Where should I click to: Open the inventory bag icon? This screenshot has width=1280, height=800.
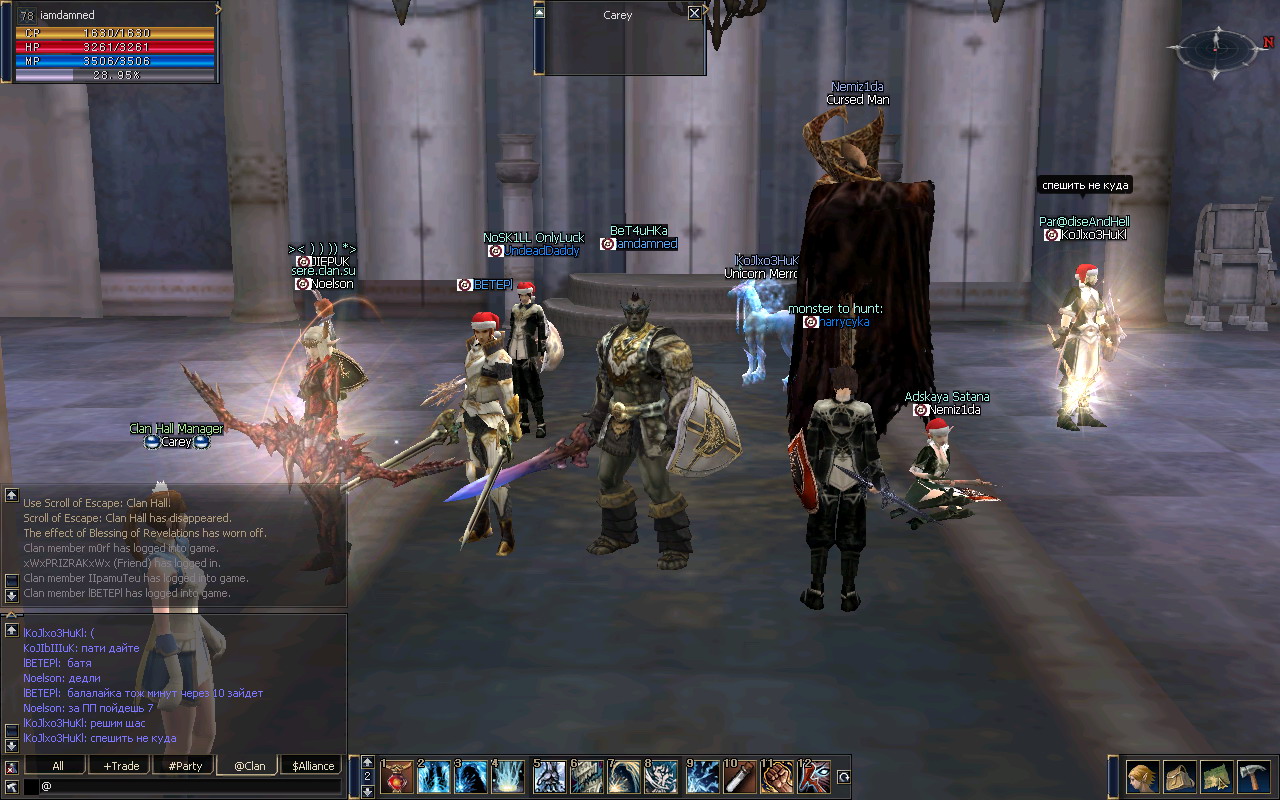1180,777
